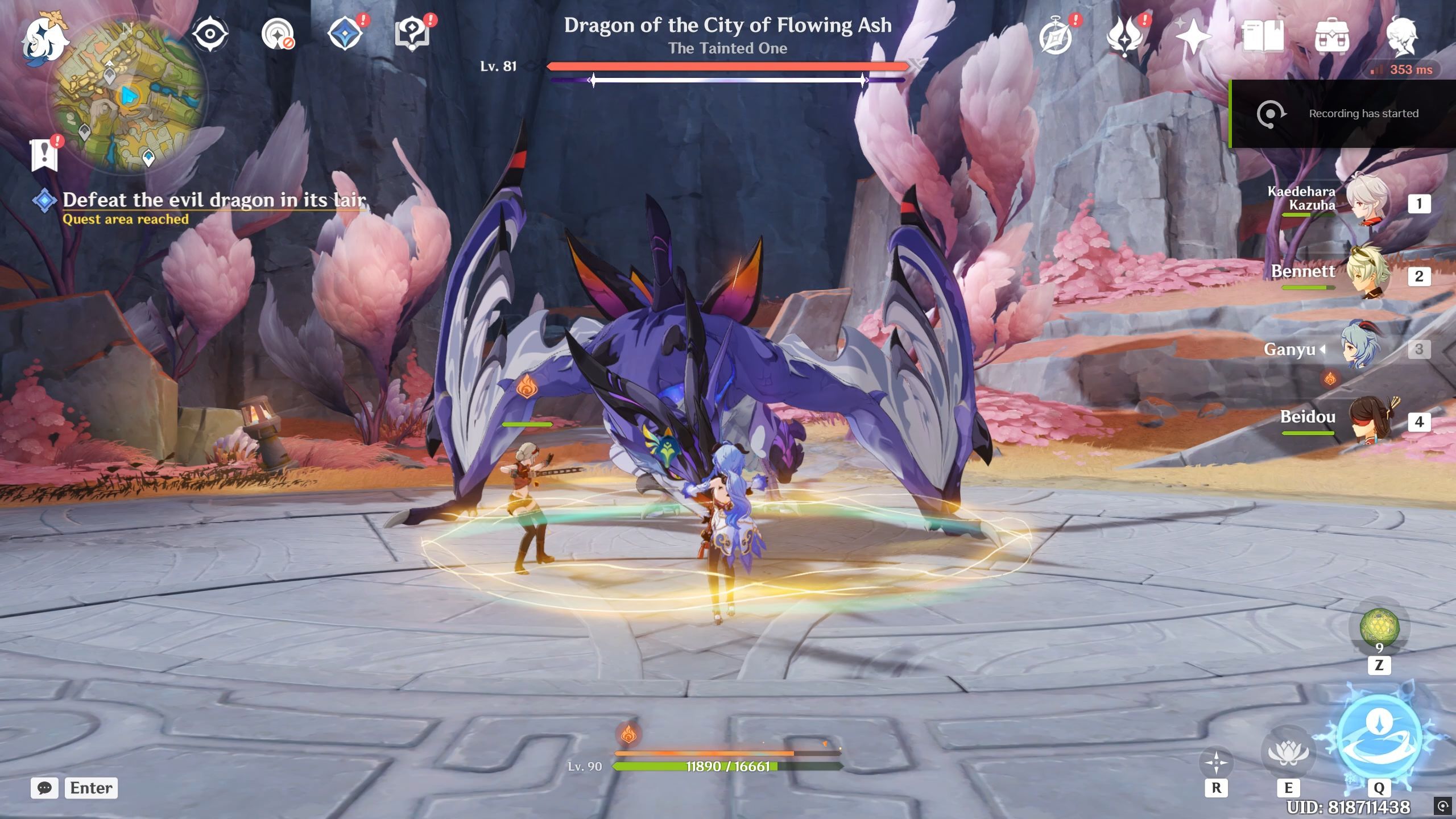1456x819 pixels.
Task: Open the circular minimap
Action: [x=129, y=96]
